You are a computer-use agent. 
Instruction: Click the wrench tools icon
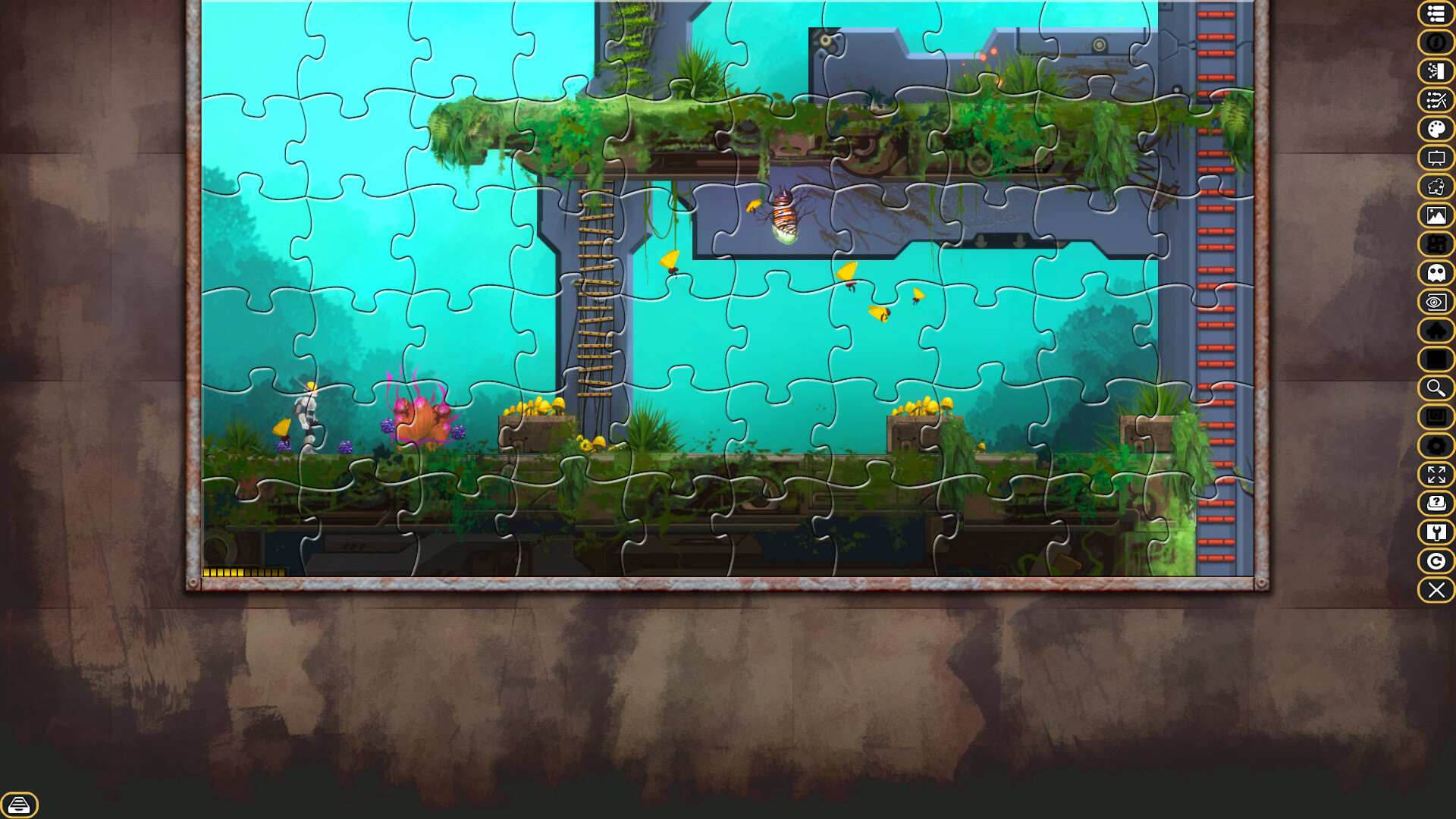click(x=1436, y=533)
